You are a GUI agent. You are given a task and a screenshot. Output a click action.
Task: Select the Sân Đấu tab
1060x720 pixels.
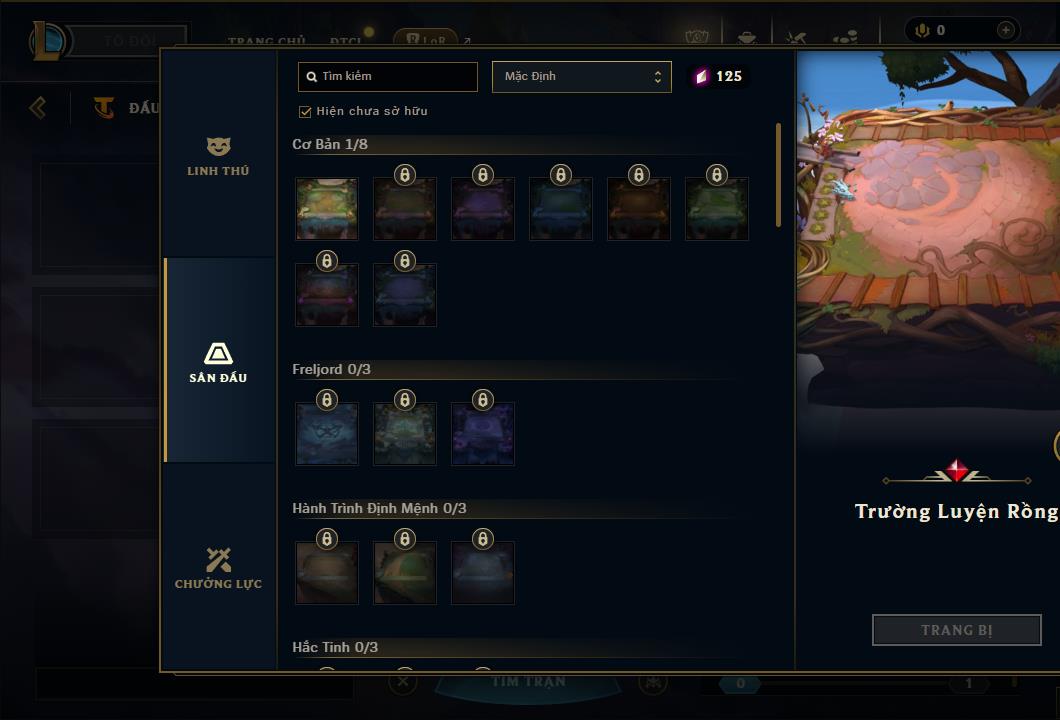(218, 362)
